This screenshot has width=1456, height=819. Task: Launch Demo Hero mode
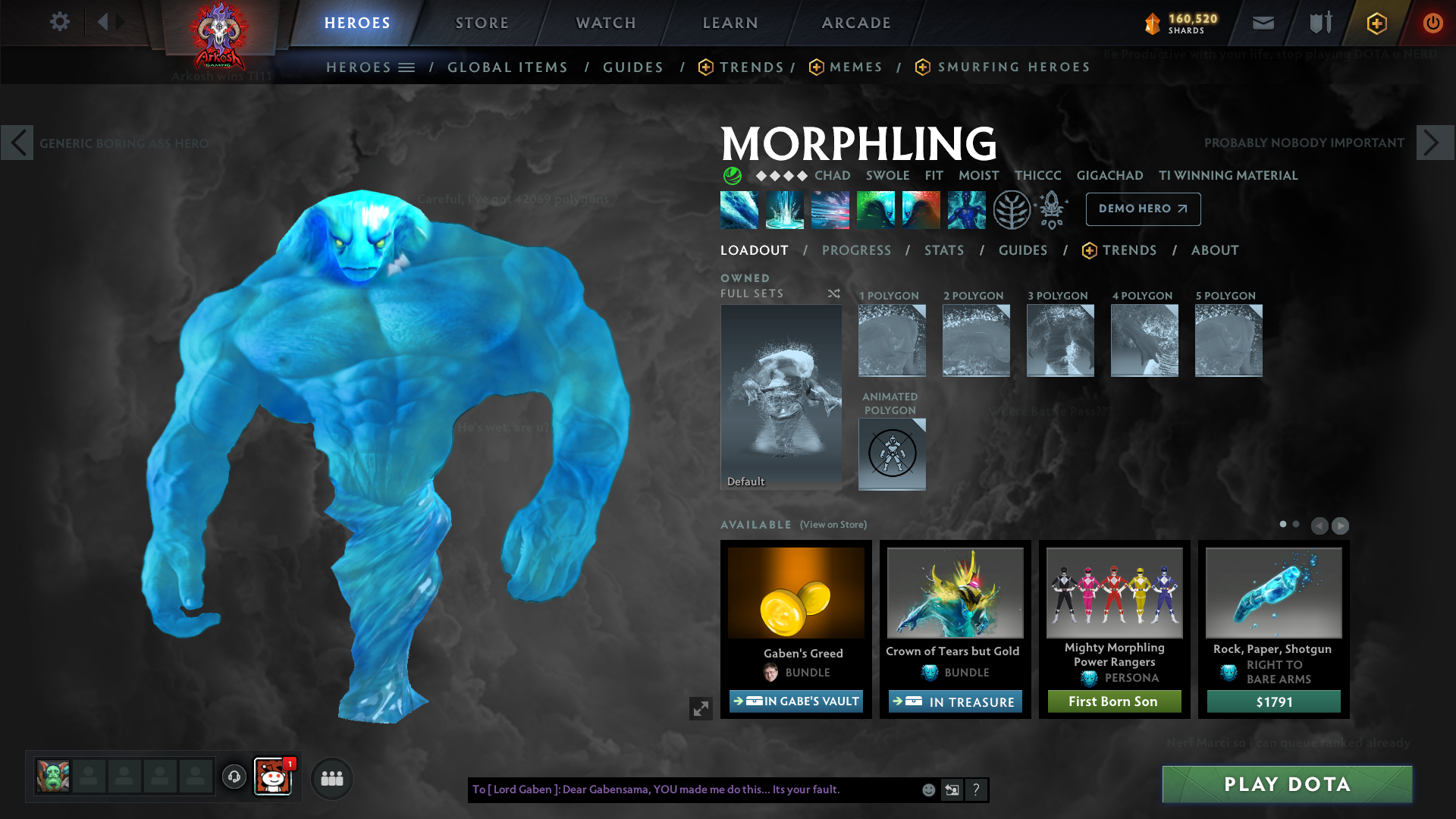click(1143, 209)
